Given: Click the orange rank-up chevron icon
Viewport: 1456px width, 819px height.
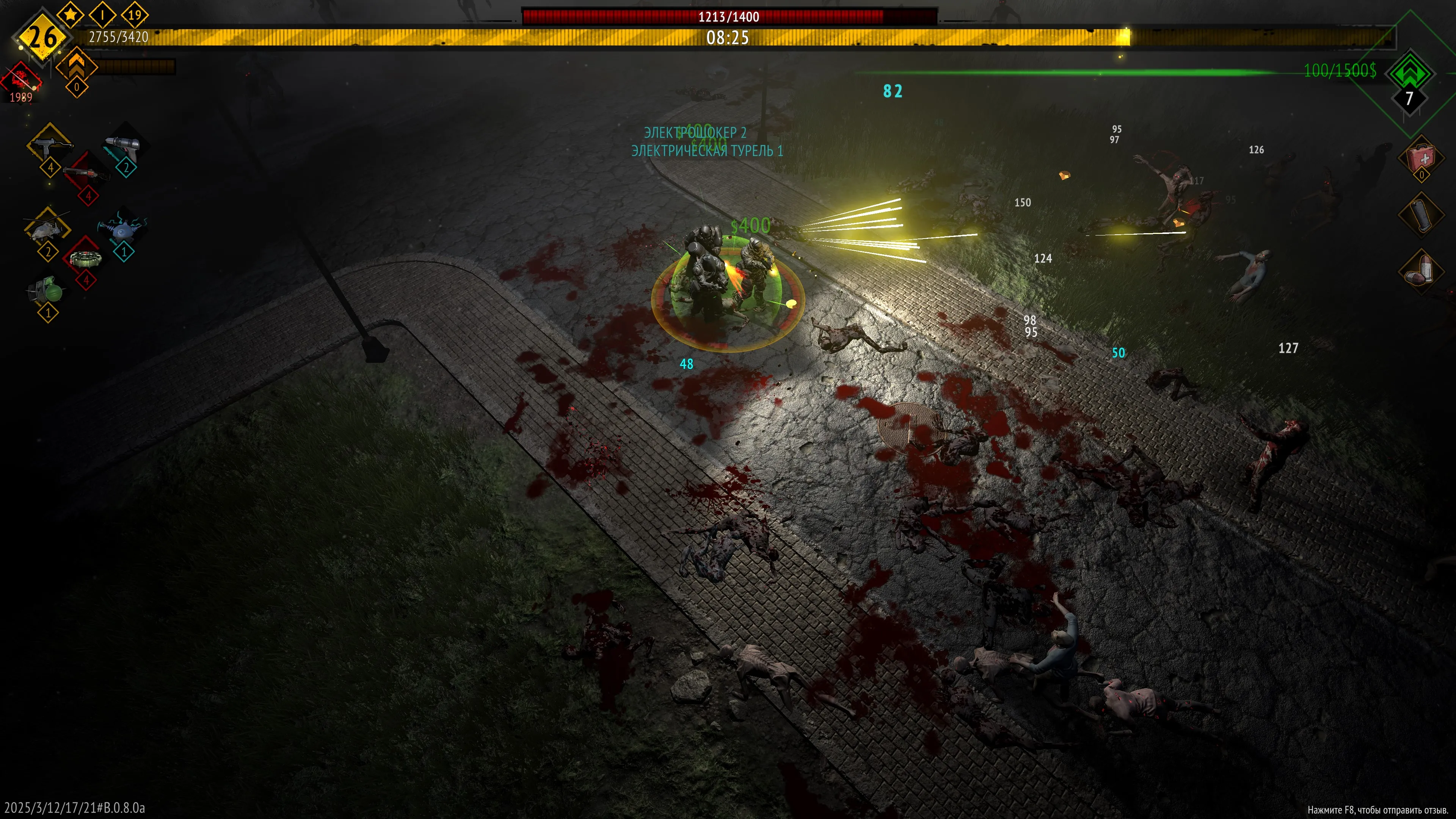Looking at the screenshot, I should [76, 66].
